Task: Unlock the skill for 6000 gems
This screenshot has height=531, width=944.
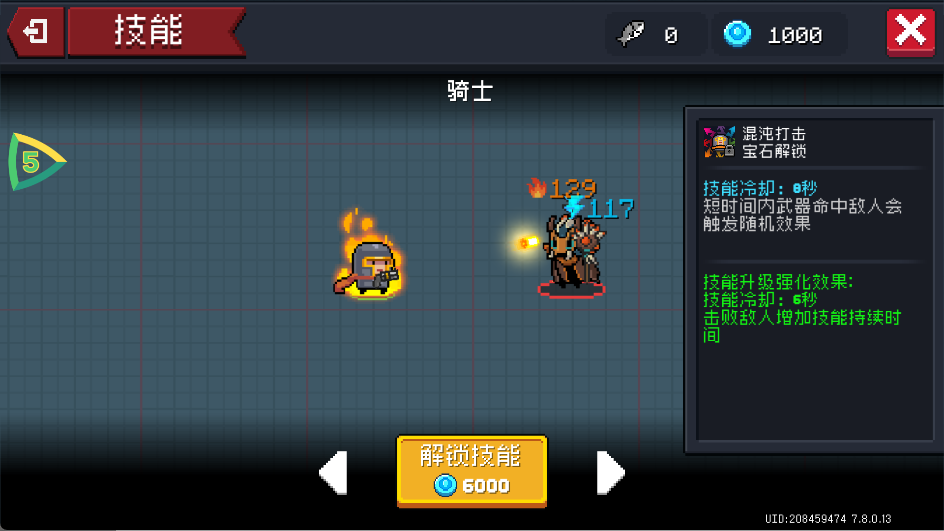Action: [x=472, y=470]
